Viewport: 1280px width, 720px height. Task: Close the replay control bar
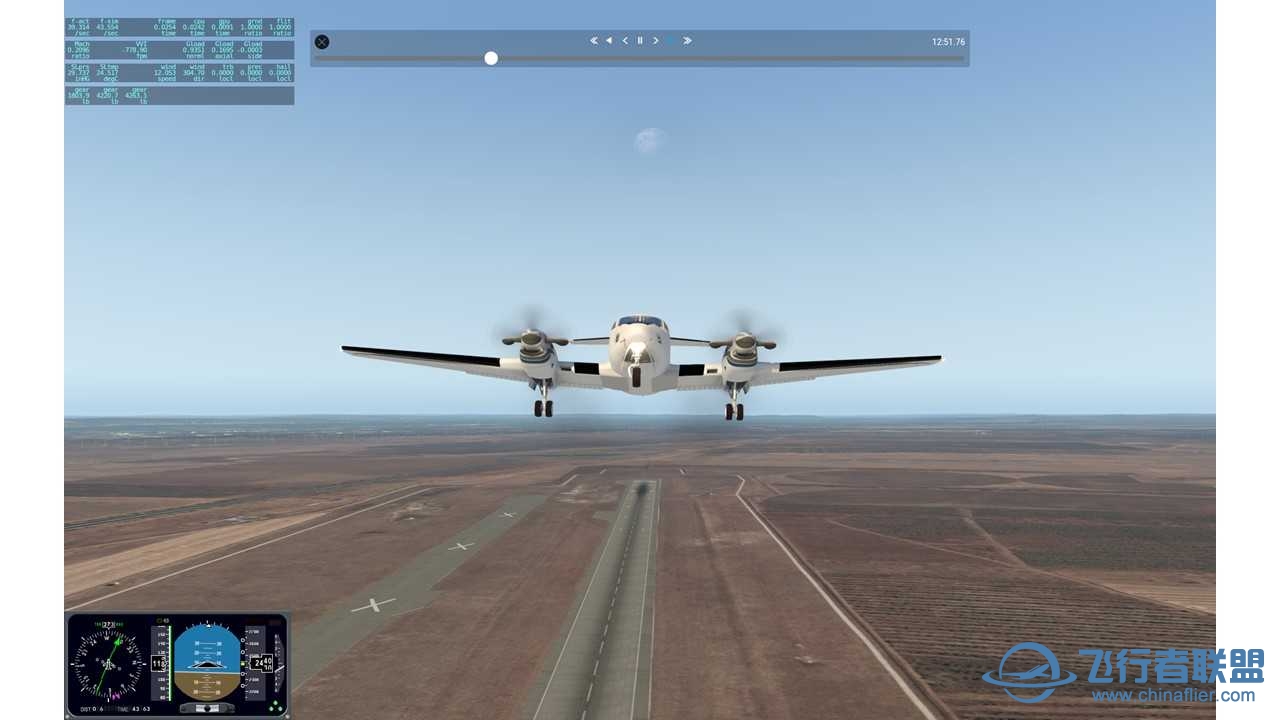[322, 42]
